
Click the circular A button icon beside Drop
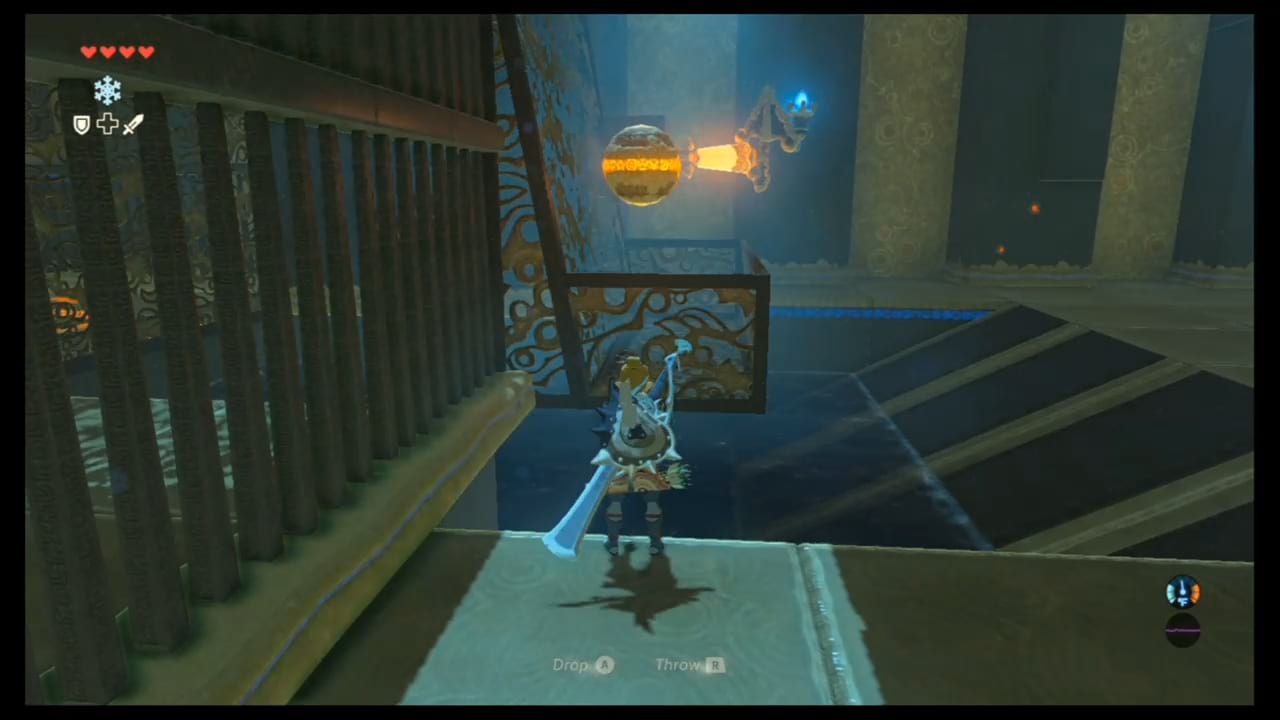(604, 664)
